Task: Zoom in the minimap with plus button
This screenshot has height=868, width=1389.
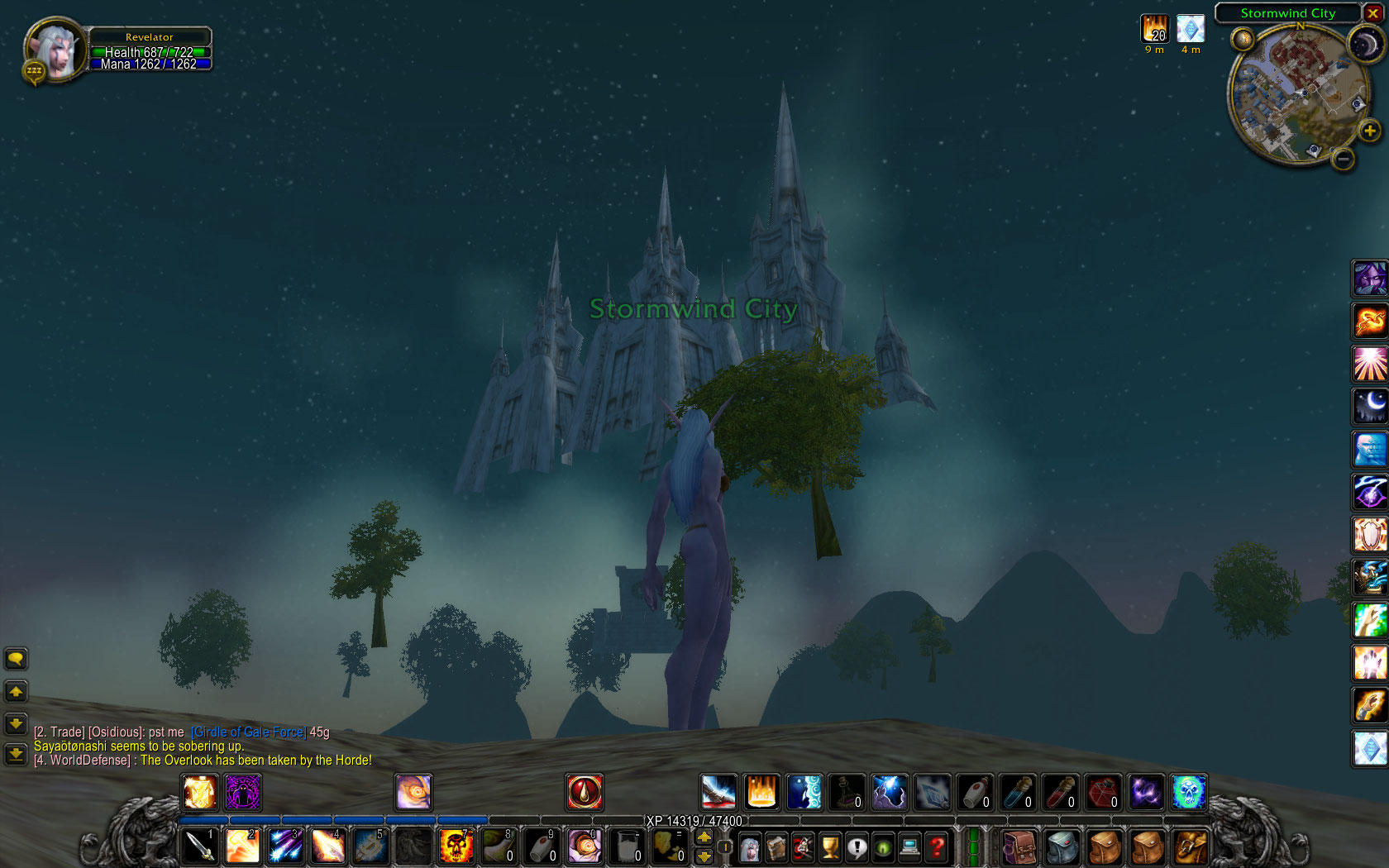Action: [x=1370, y=131]
